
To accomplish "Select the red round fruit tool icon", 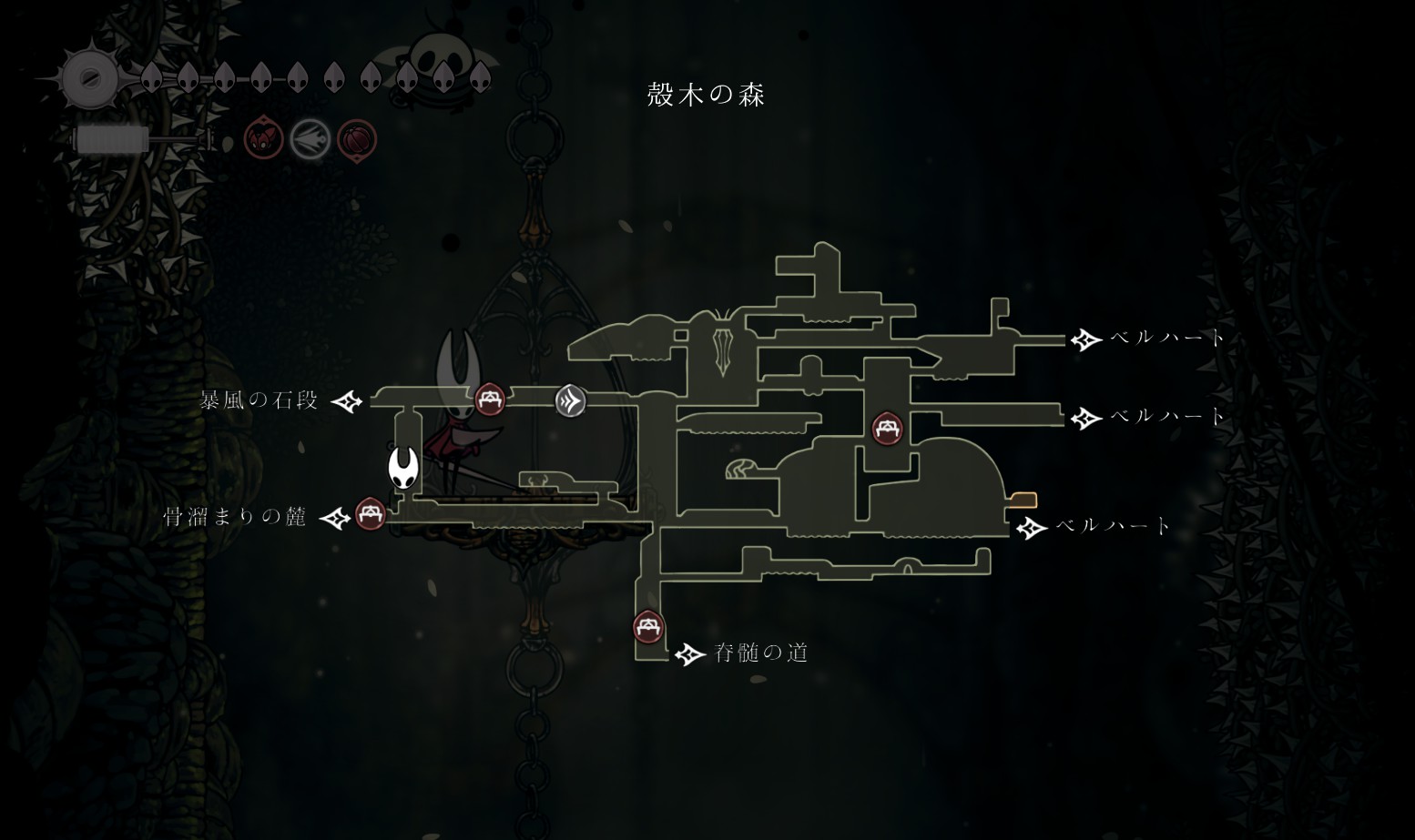I will pyautogui.click(x=357, y=140).
